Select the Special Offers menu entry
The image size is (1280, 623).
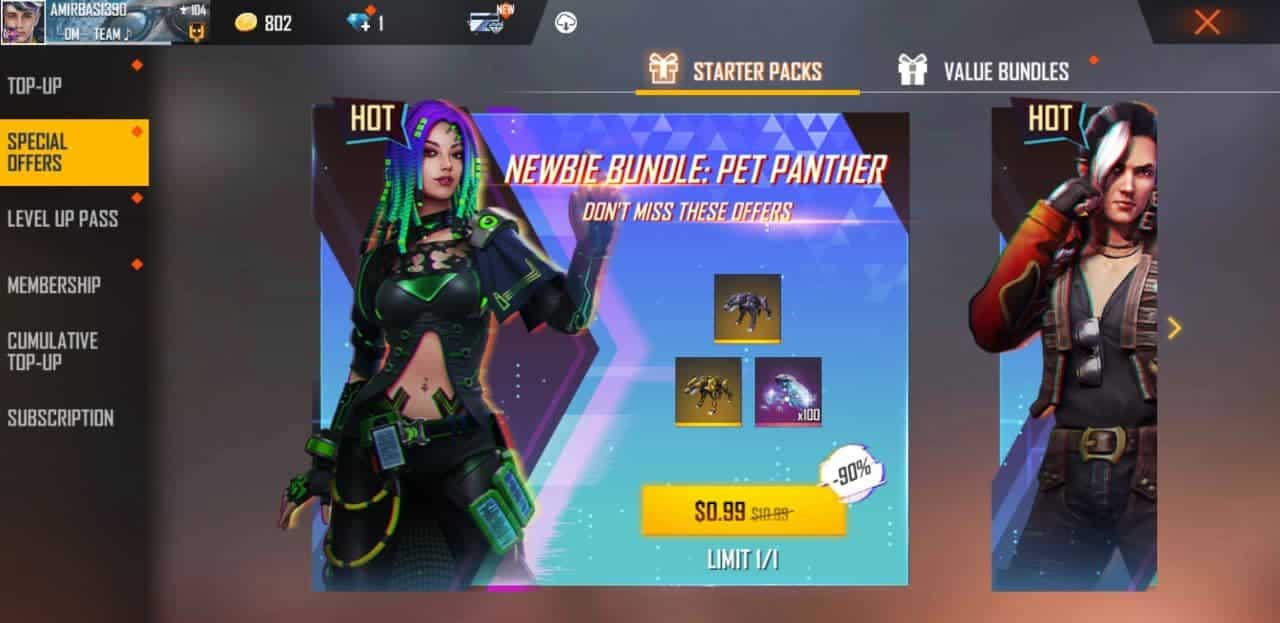pos(74,153)
